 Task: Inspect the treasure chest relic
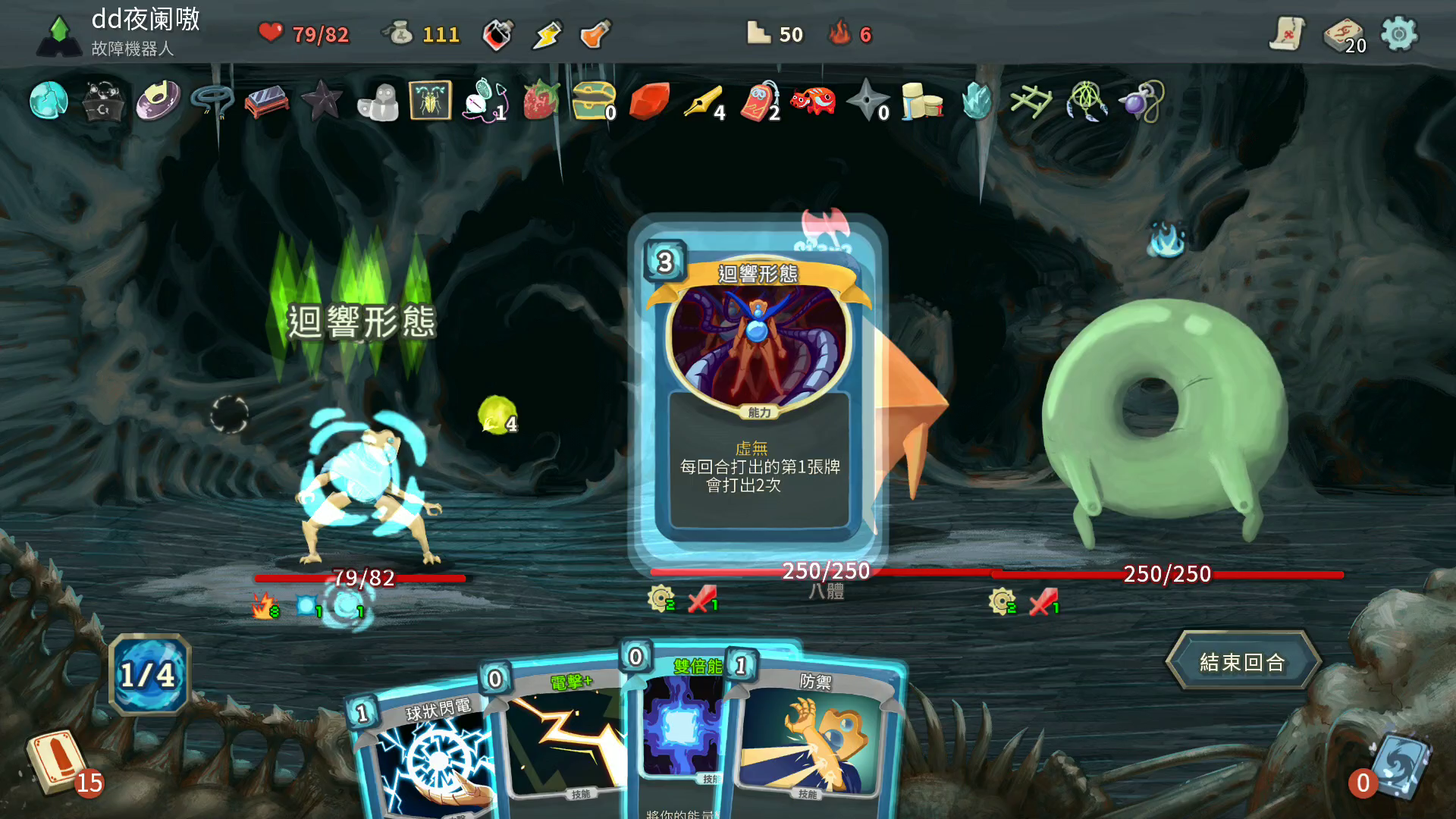pos(593,100)
